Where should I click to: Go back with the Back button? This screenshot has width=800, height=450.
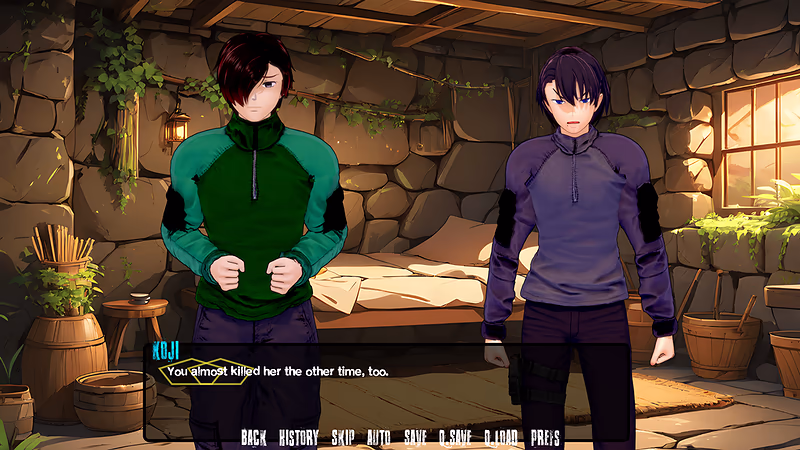(x=254, y=437)
